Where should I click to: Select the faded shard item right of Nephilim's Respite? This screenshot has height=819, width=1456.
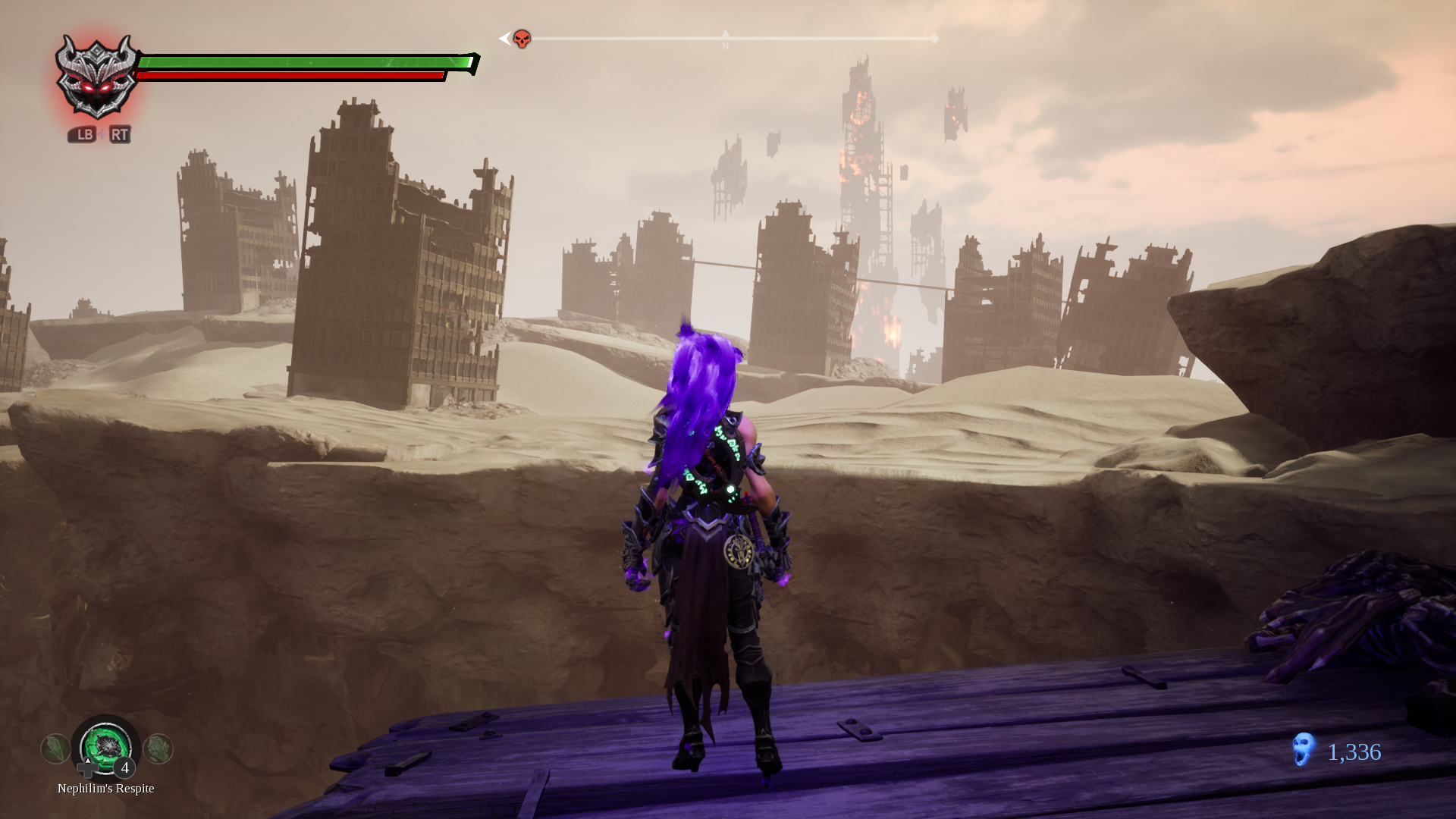click(x=158, y=749)
